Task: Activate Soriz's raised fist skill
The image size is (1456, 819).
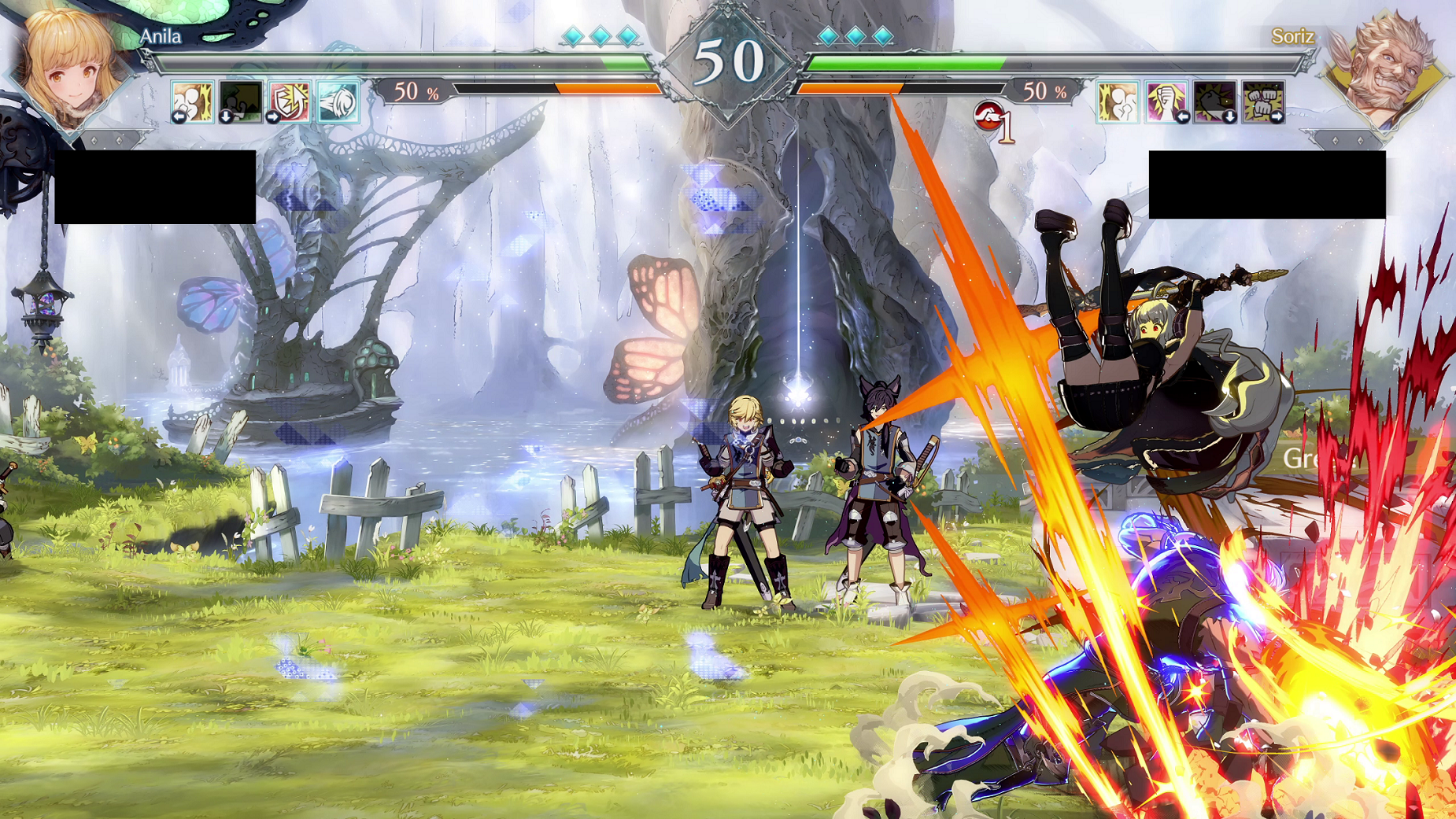Action: (x=1166, y=101)
